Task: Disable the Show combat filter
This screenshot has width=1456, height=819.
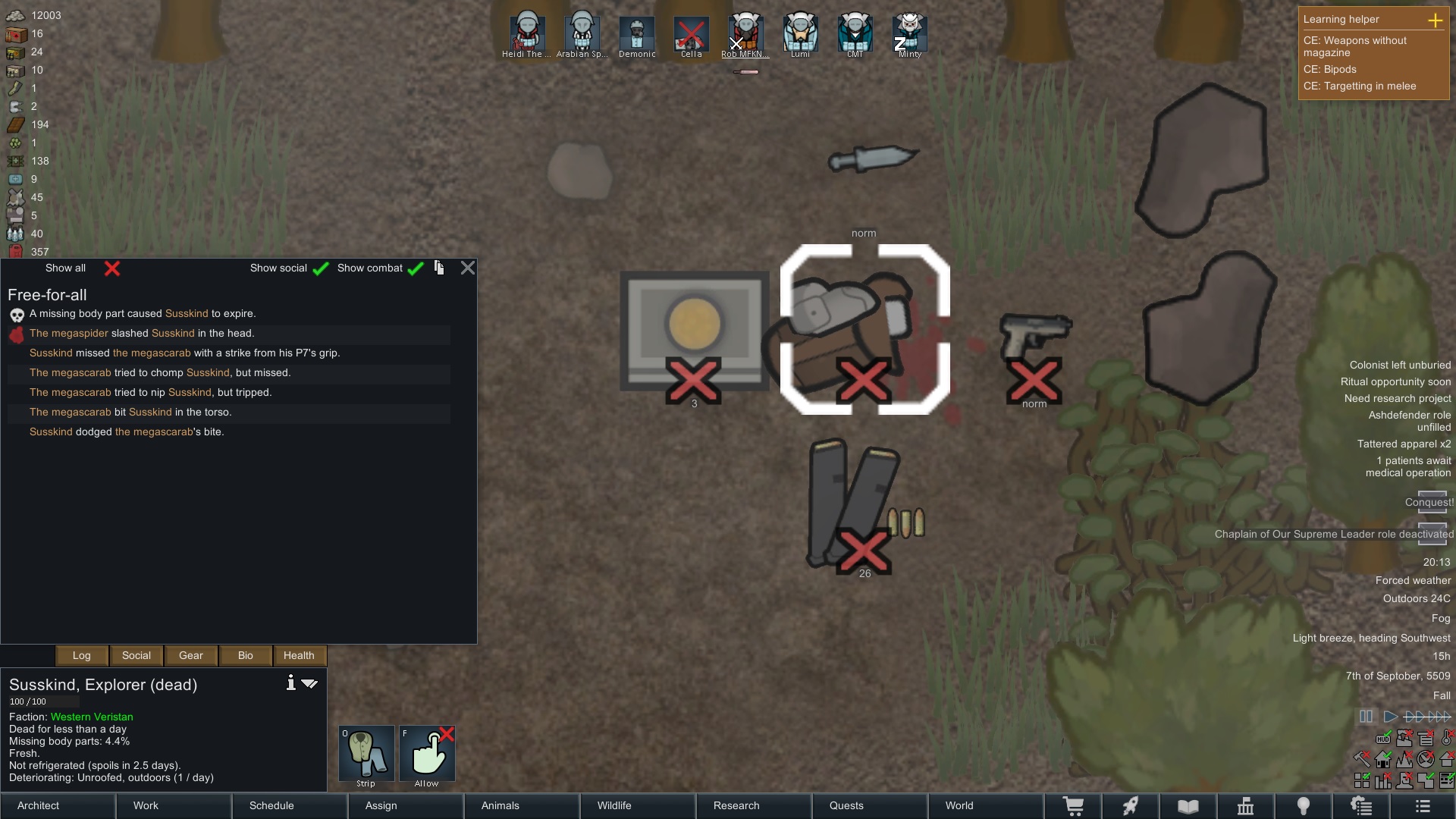Action: (x=415, y=268)
